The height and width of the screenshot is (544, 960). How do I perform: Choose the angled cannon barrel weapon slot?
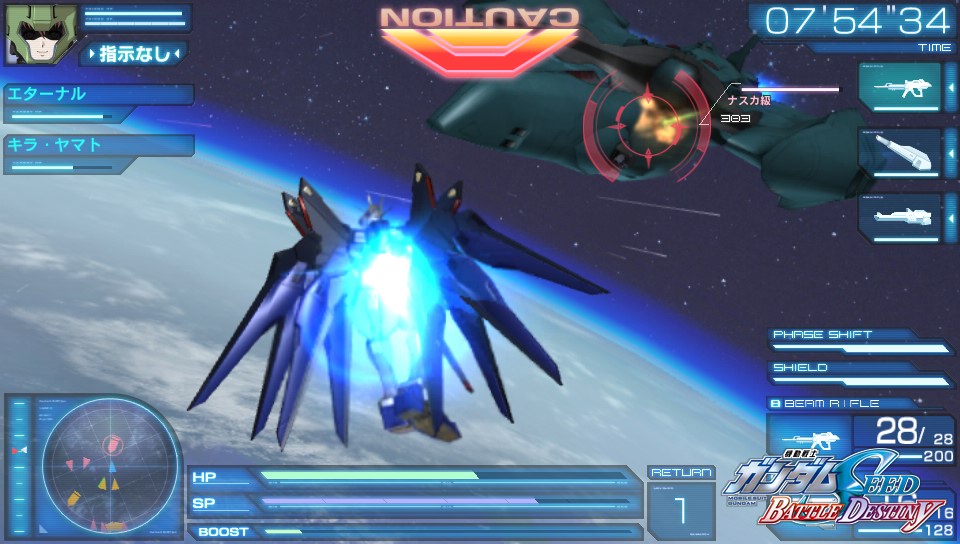click(x=899, y=152)
